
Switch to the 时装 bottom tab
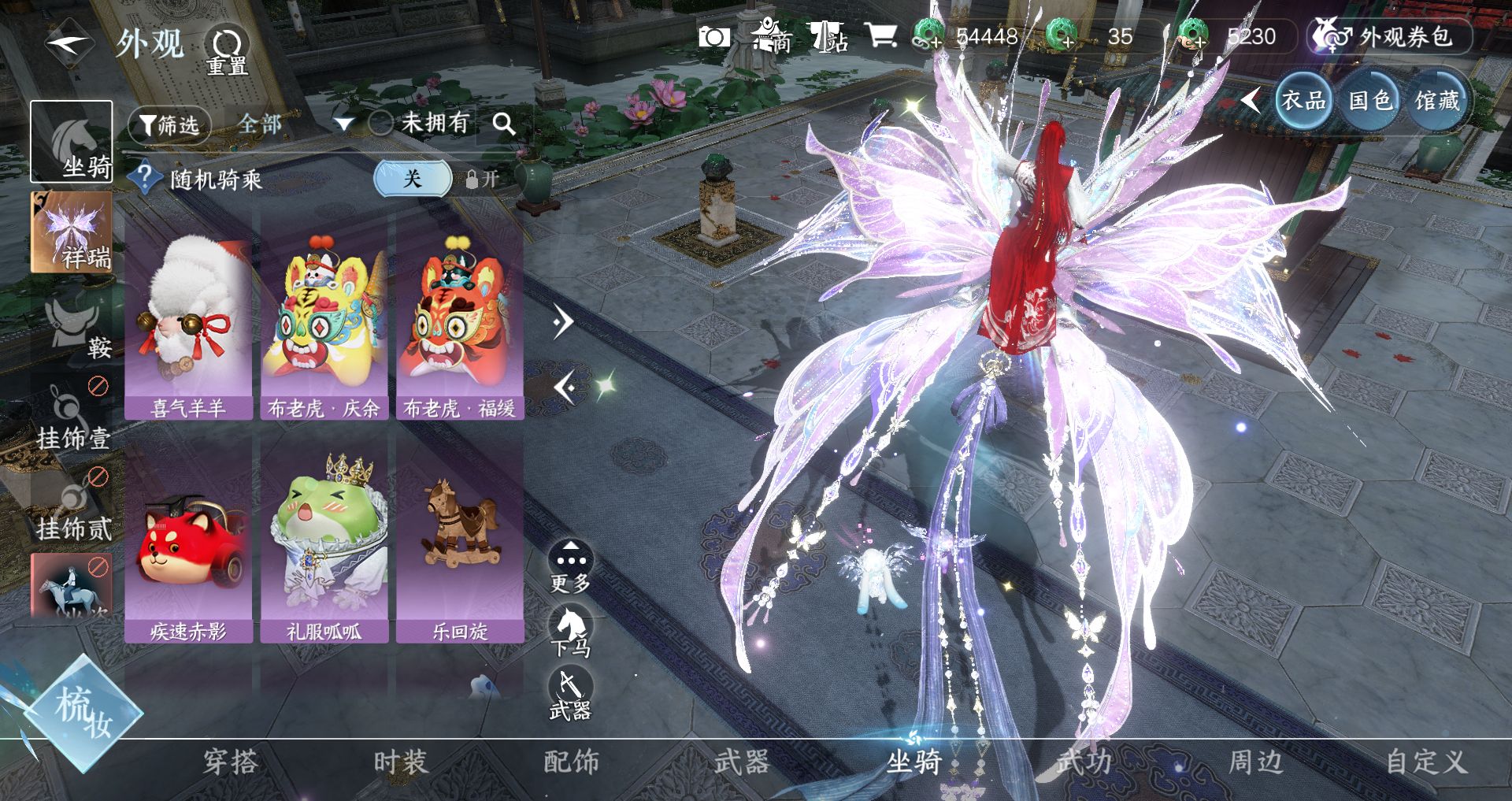(x=400, y=762)
